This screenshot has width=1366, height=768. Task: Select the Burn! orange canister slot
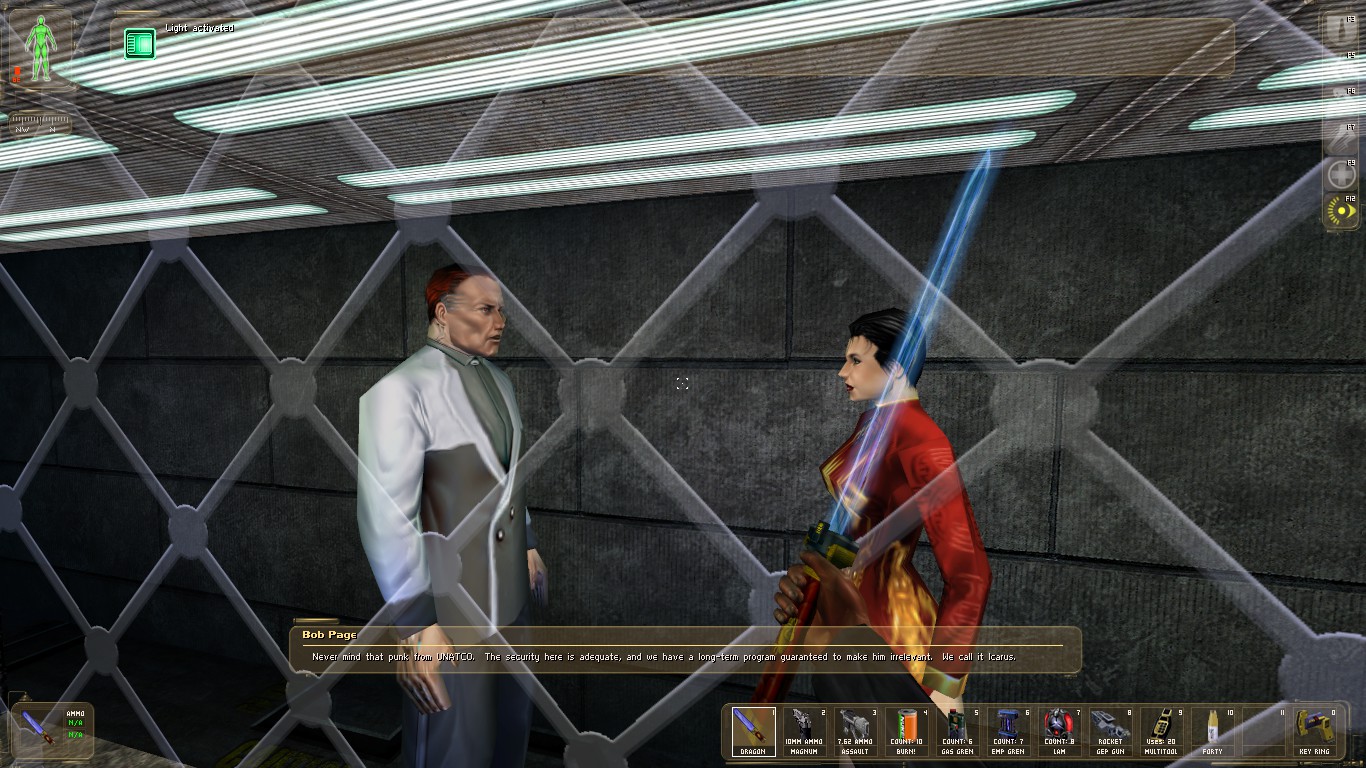pos(906,730)
